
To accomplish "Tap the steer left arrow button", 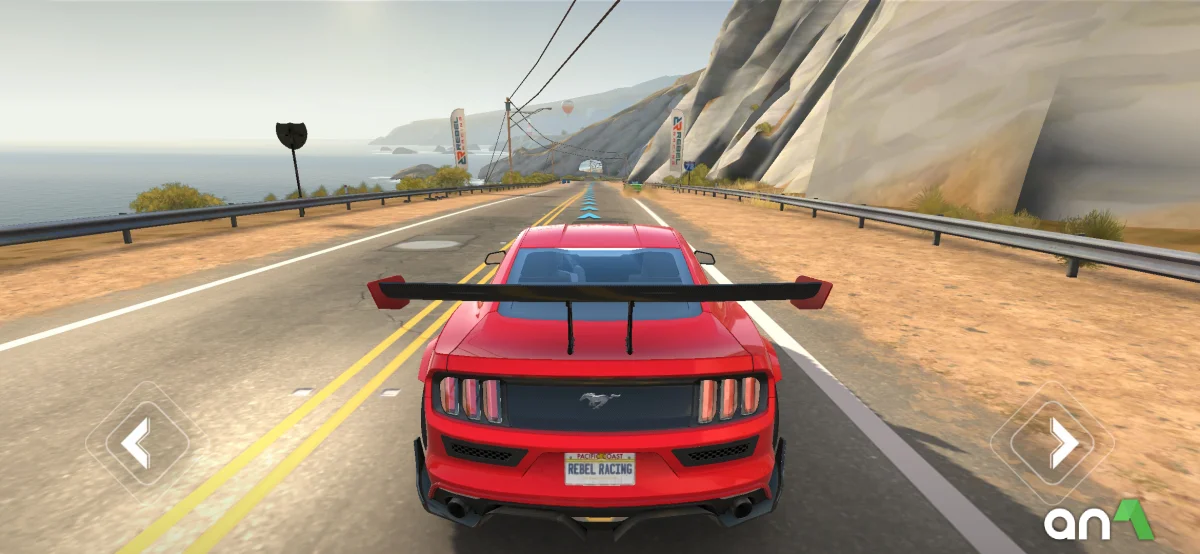I will click(x=137, y=442).
